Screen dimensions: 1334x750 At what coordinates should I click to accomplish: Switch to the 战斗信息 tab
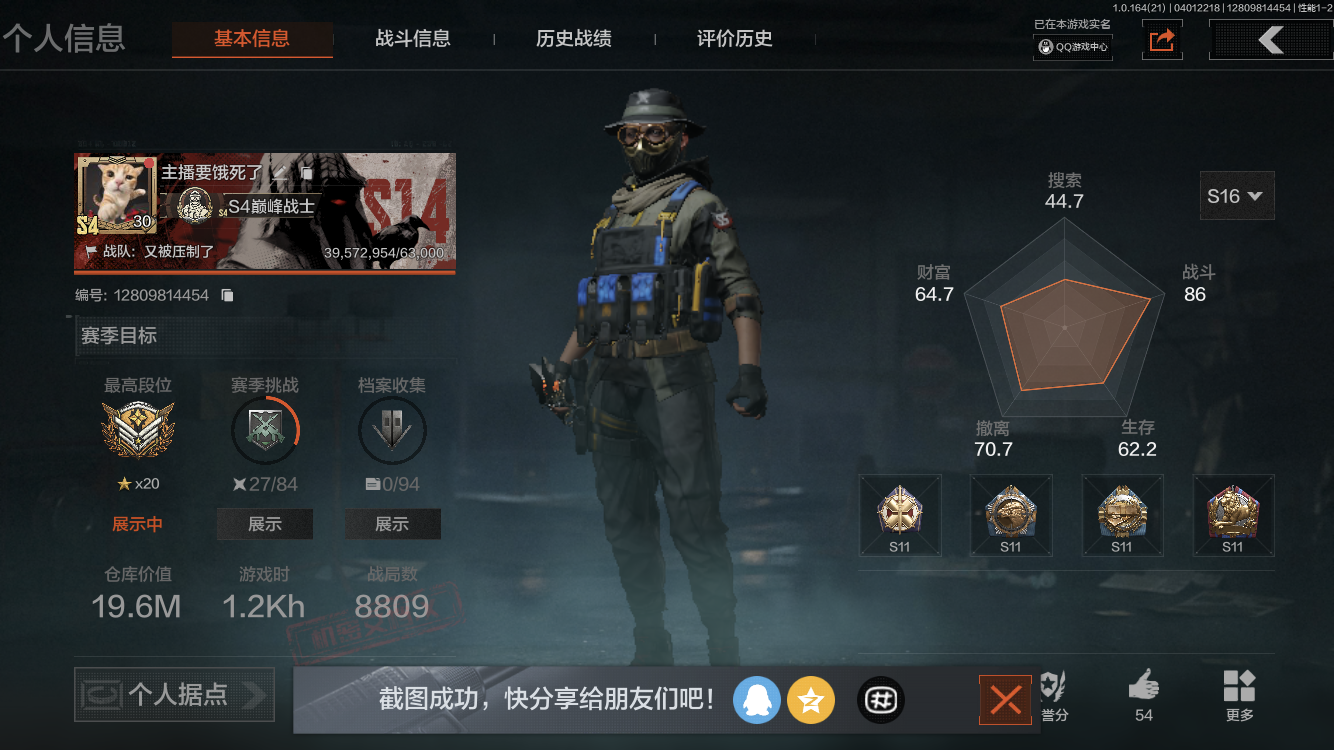[414, 39]
